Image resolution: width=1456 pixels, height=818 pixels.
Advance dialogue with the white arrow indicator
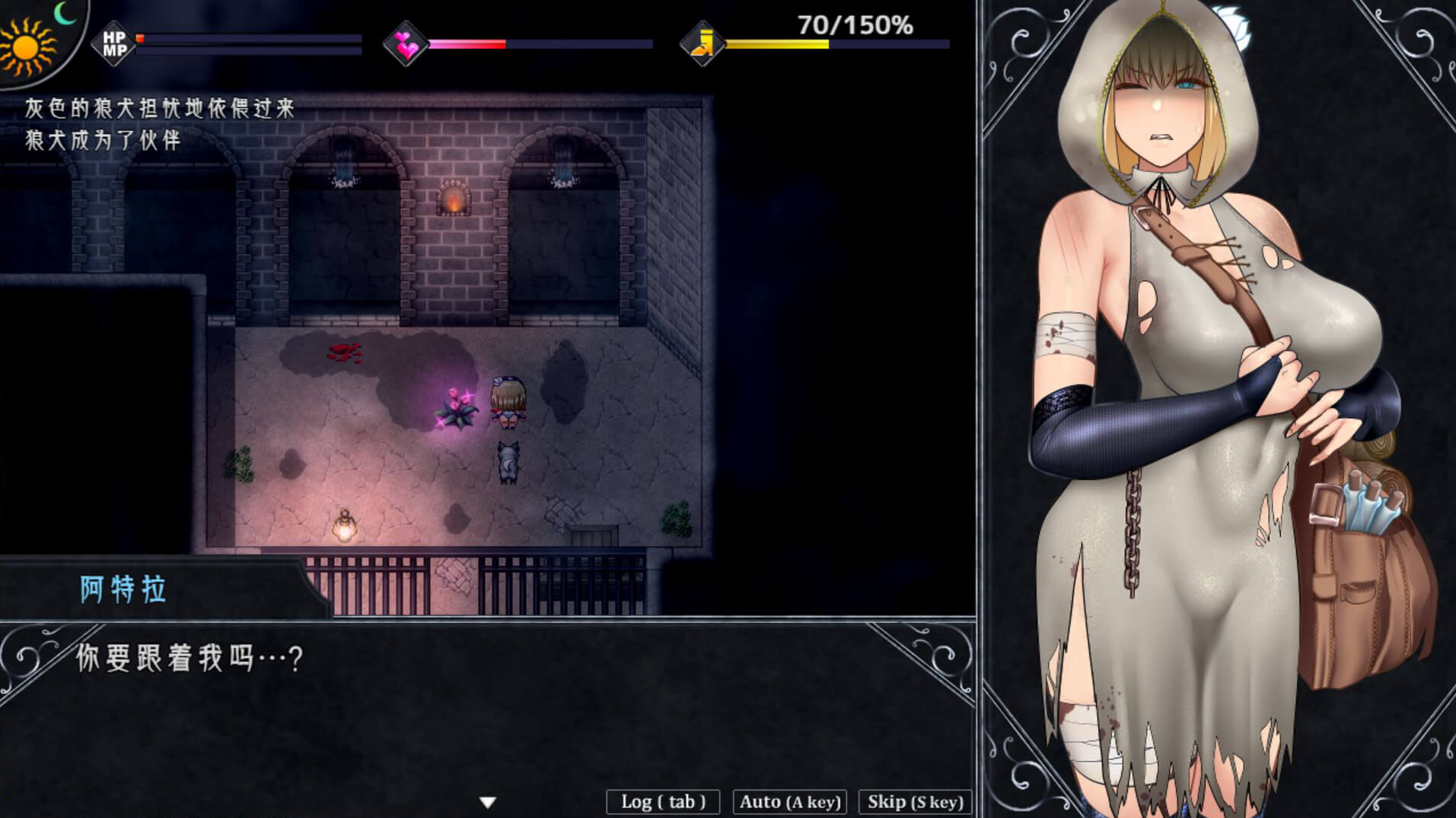pos(488,802)
